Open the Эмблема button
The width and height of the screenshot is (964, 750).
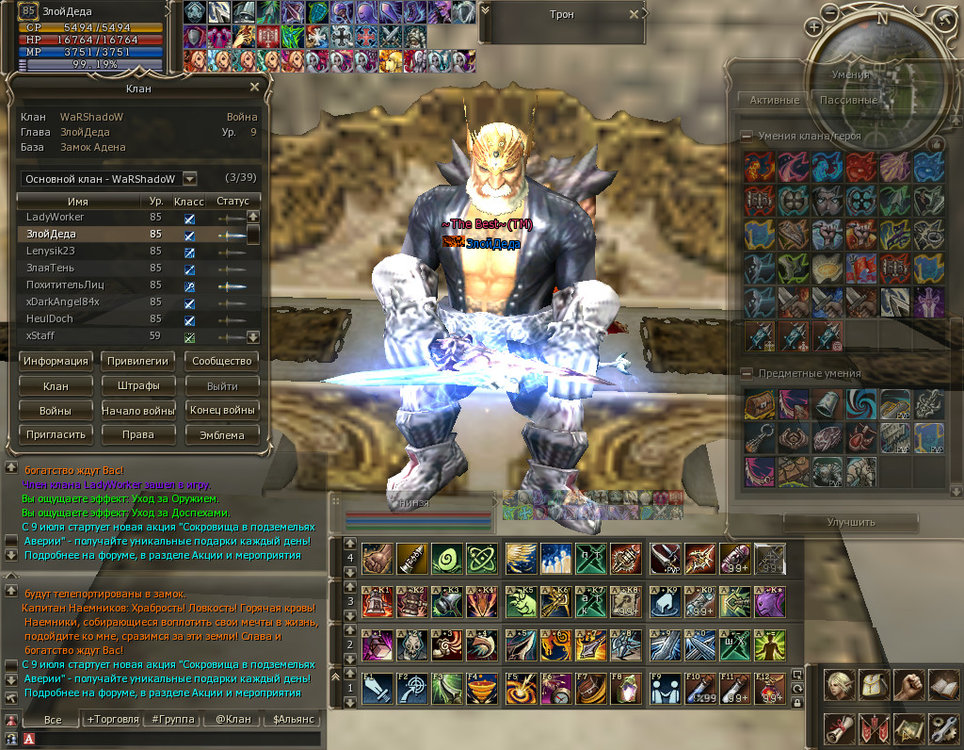coord(222,435)
